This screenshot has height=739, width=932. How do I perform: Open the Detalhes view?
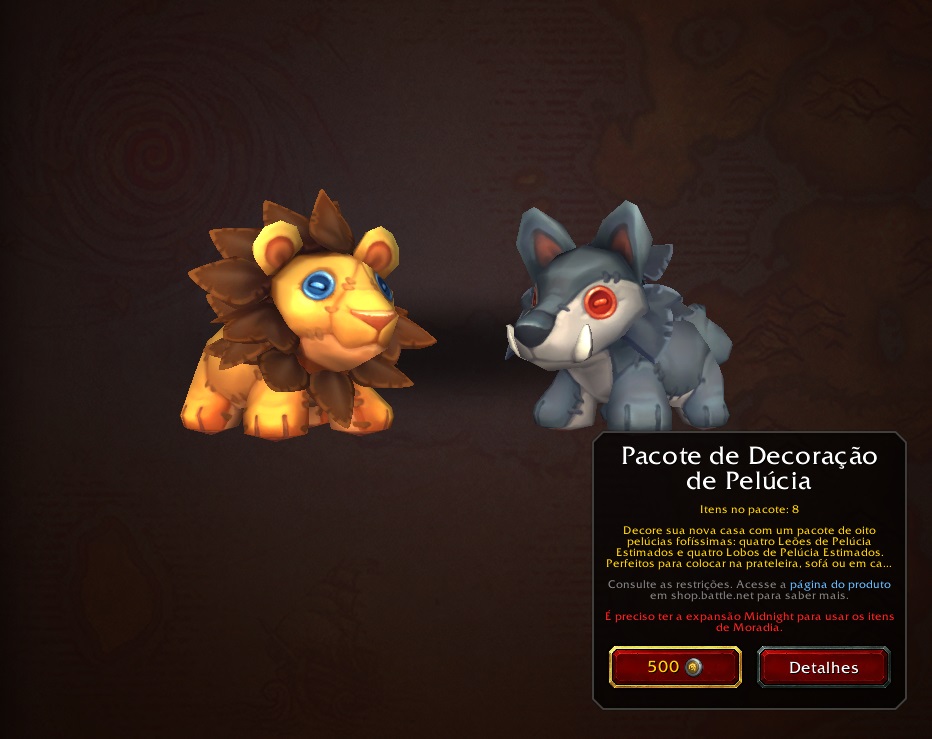[823, 667]
